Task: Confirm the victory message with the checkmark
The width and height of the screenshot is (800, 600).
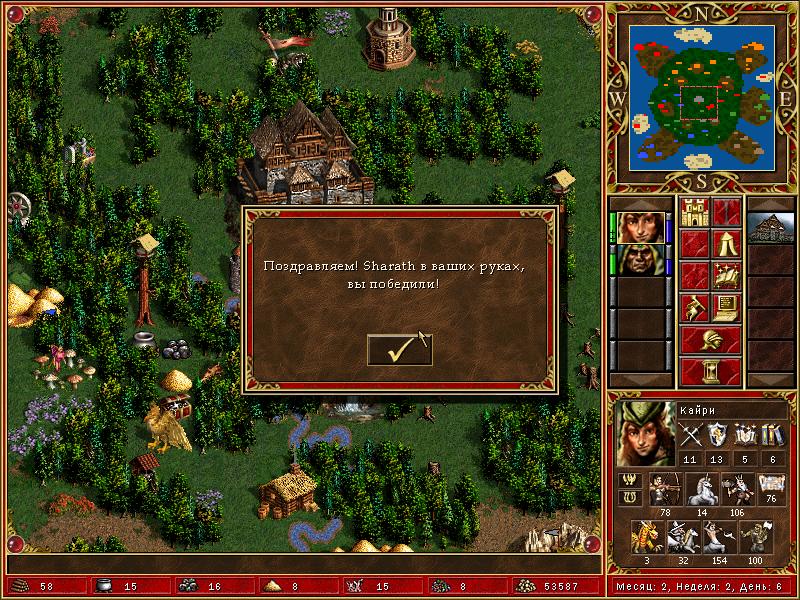Action: [399, 349]
